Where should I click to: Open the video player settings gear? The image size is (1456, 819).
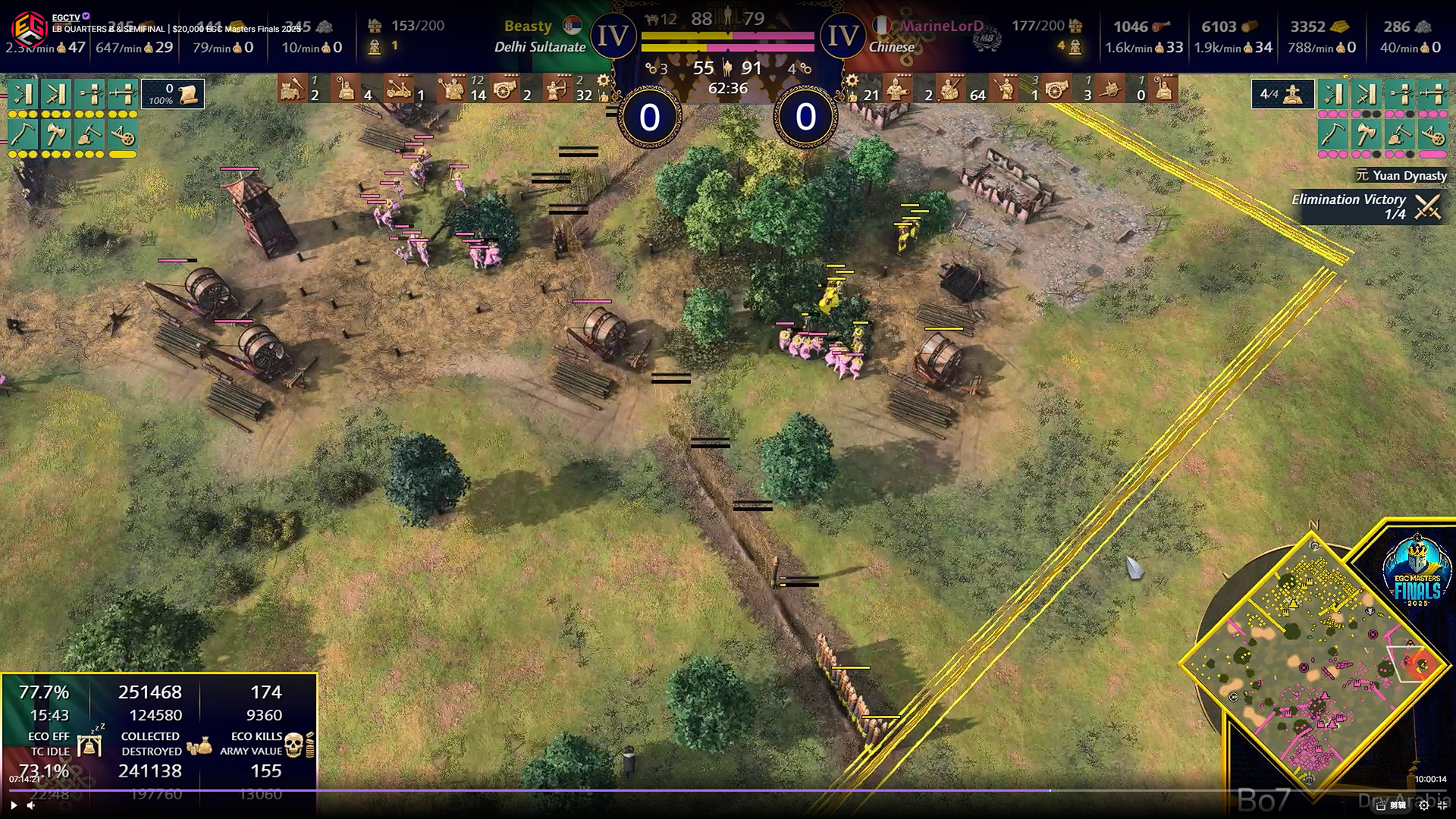pos(1423,805)
